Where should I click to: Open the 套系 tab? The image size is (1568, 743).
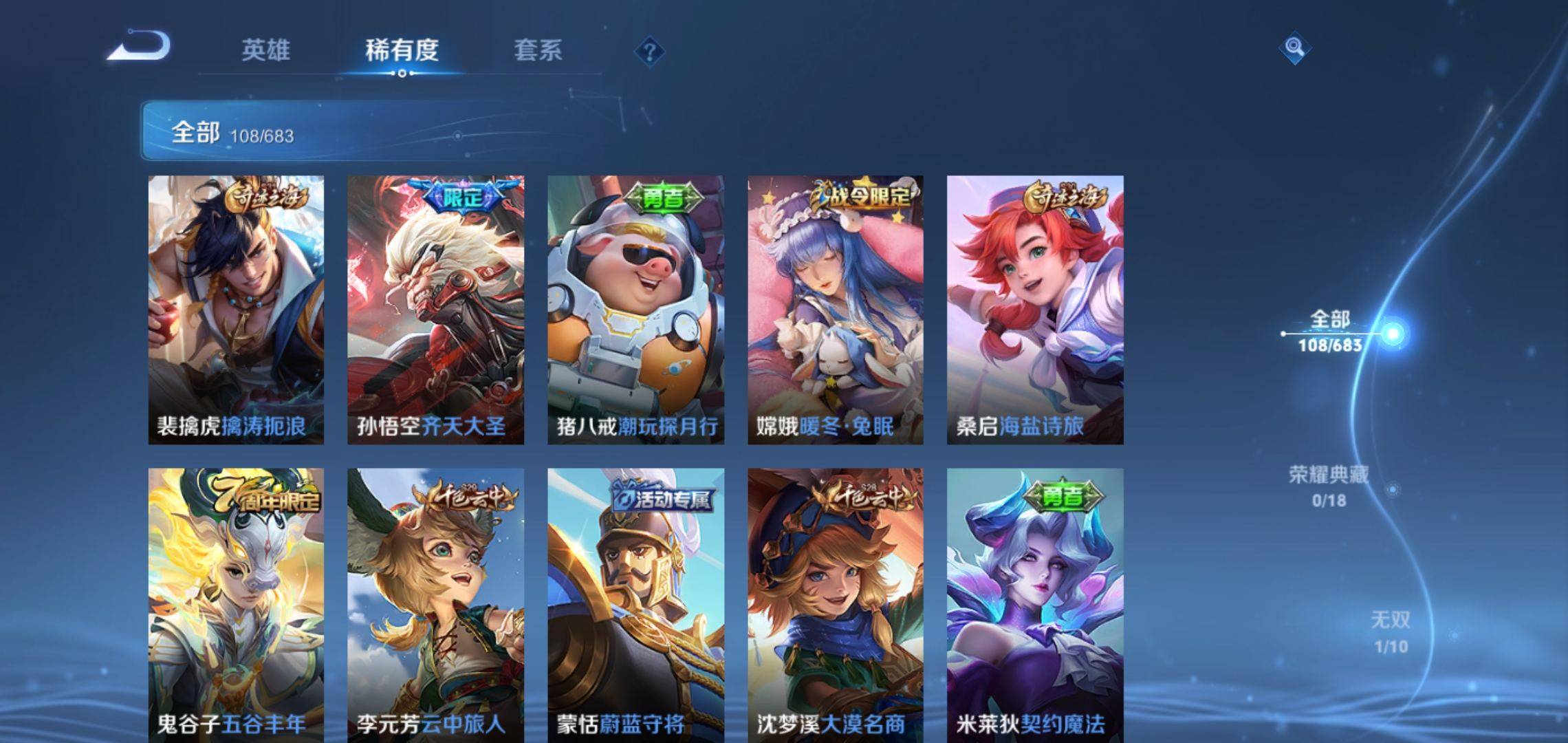pyautogui.click(x=538, y=50)
